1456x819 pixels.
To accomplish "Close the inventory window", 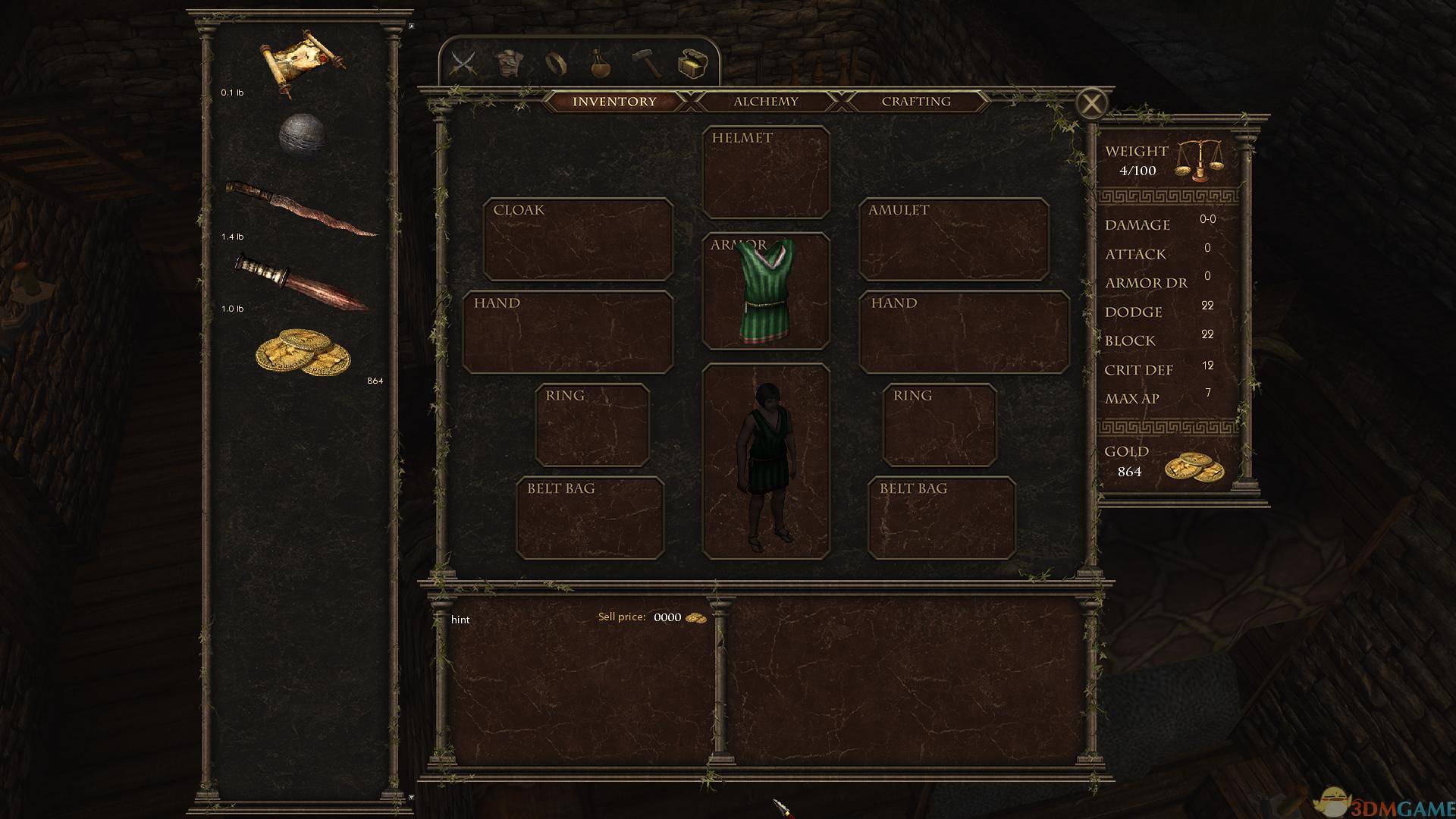I will click(1091, 104).
